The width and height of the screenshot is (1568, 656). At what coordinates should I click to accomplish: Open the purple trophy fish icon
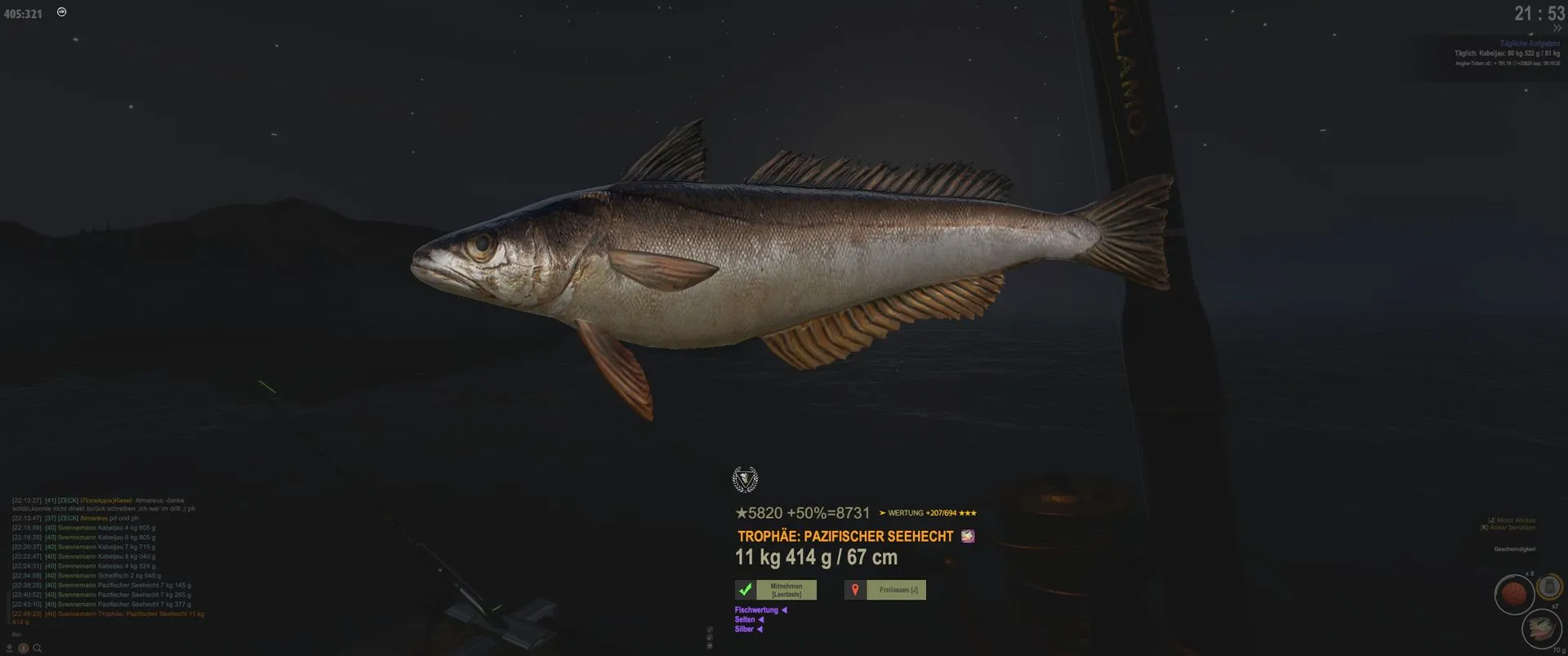[968, 537]
